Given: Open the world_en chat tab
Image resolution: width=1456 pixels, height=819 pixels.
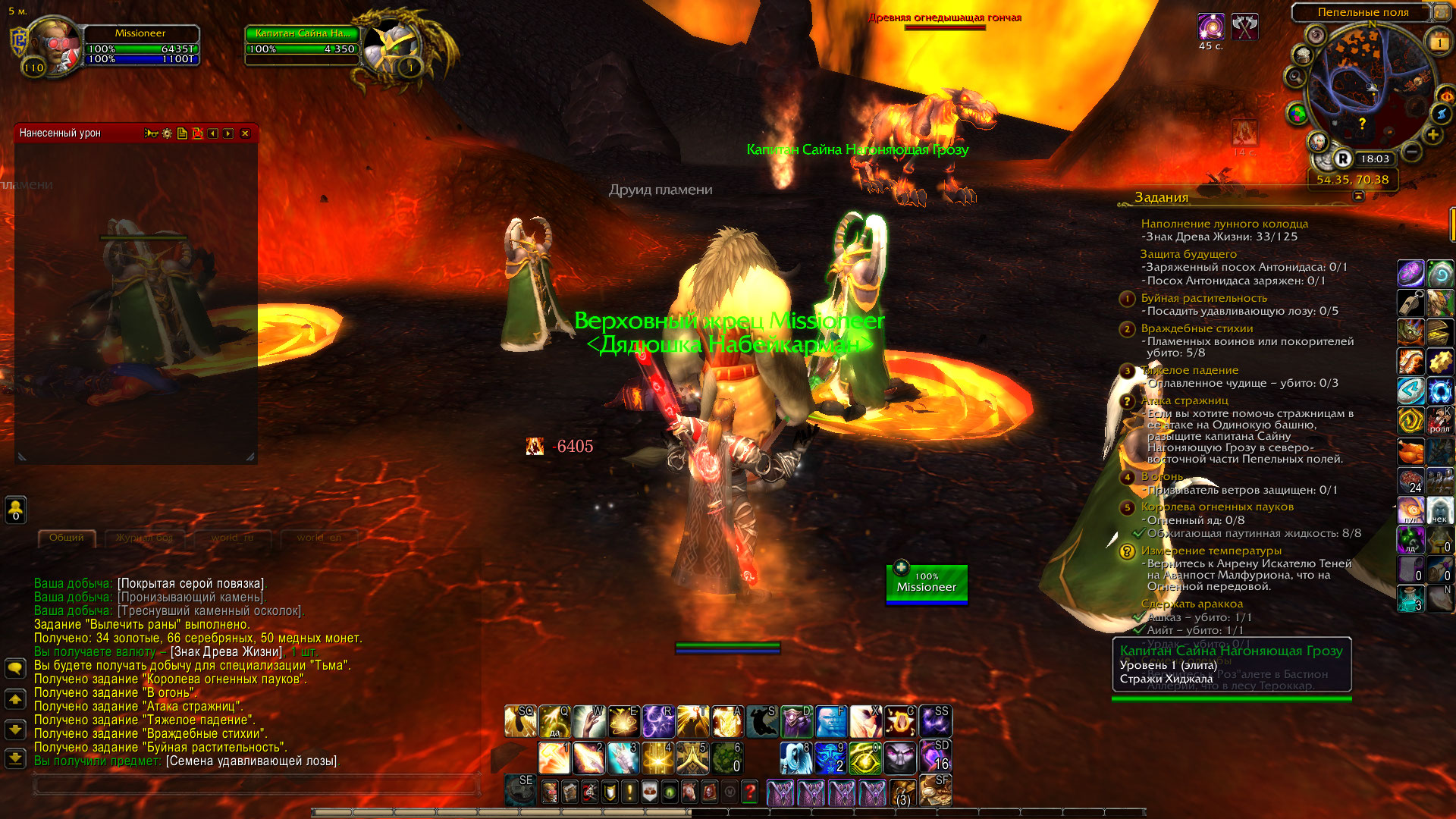Looking at the screenshot, I should pyautogui.click(x=318, y=538).
